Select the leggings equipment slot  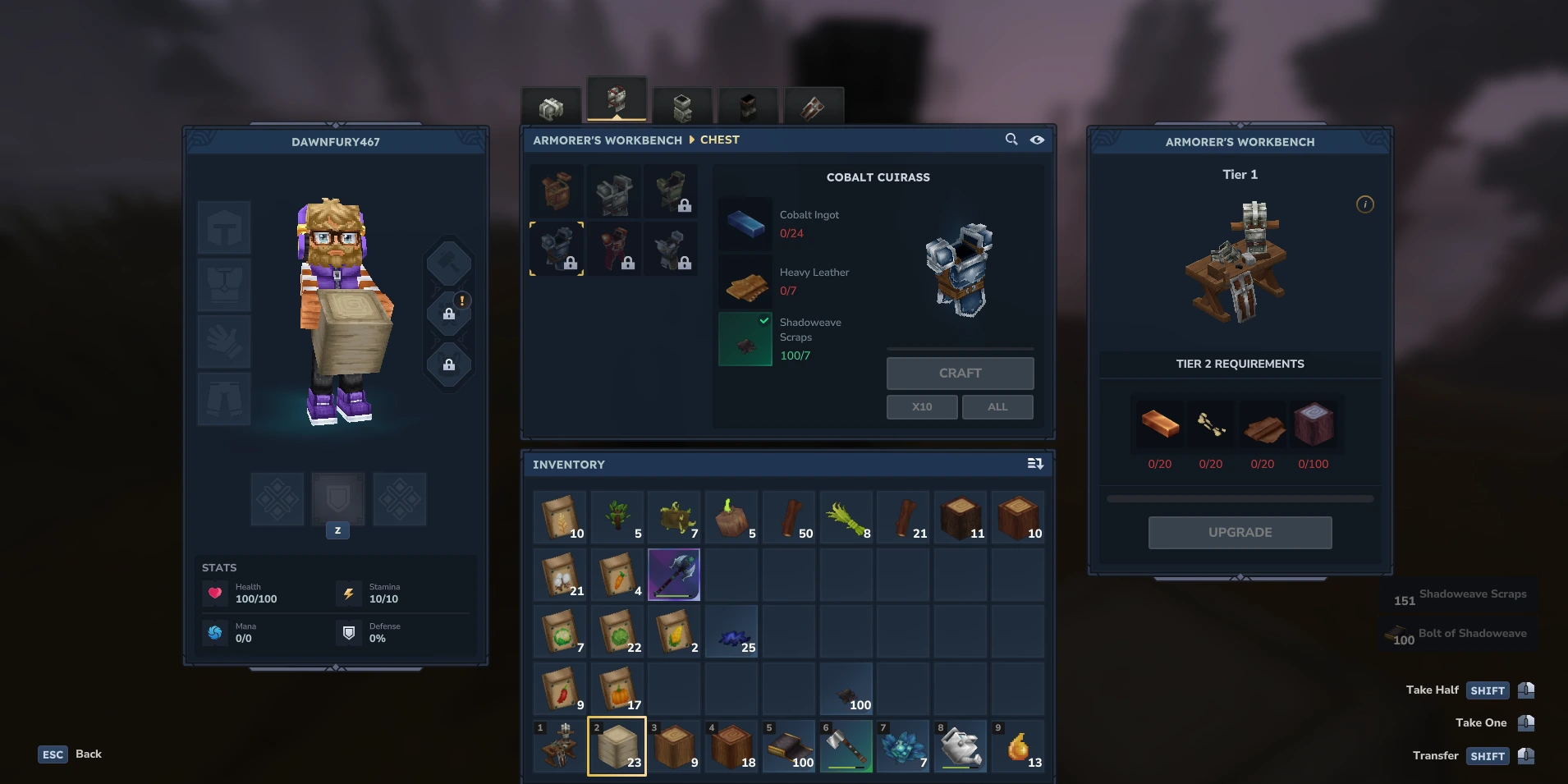[x=223, y=399]
